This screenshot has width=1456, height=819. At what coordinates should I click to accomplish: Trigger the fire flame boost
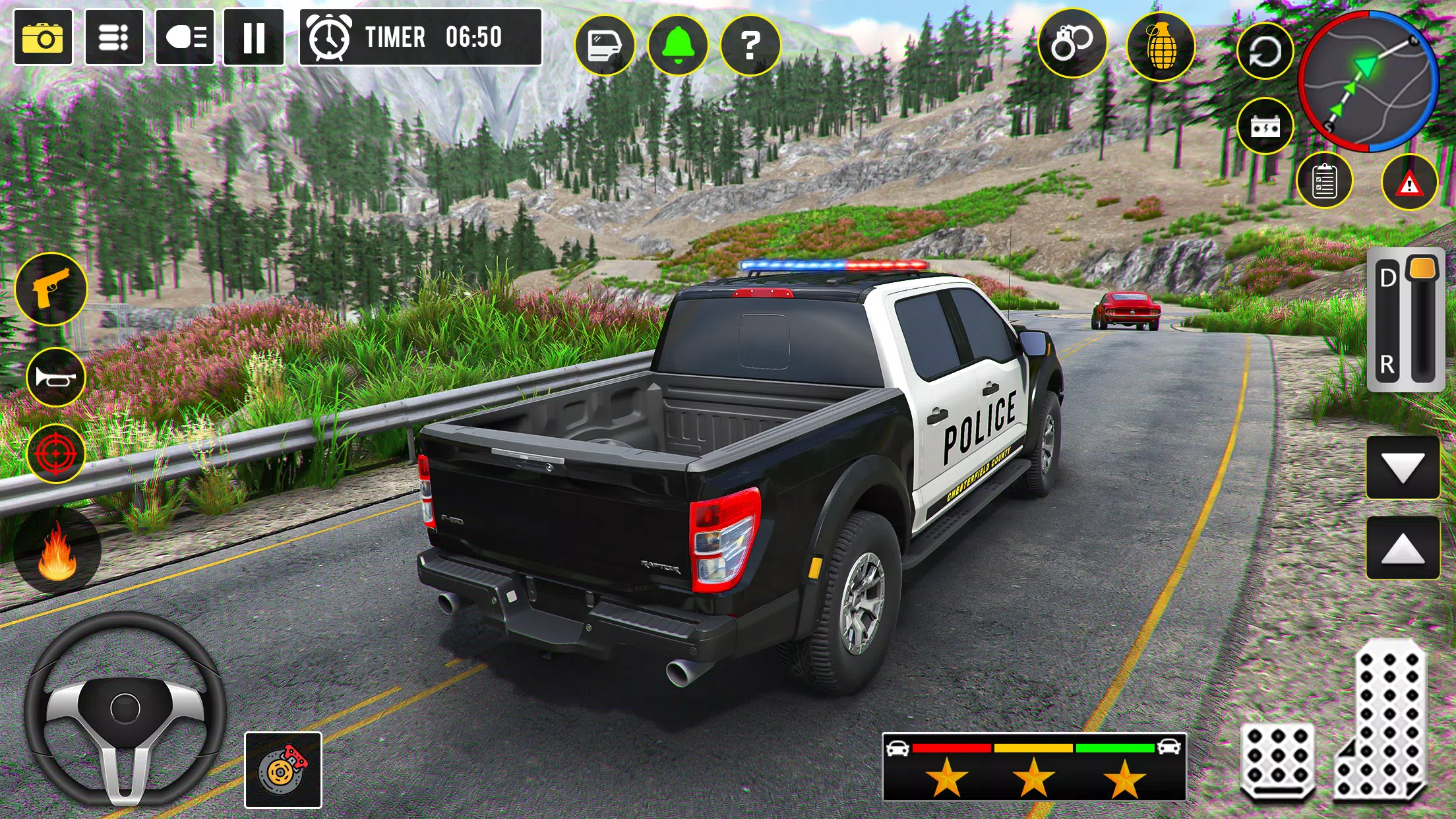[x=57, y=553]
